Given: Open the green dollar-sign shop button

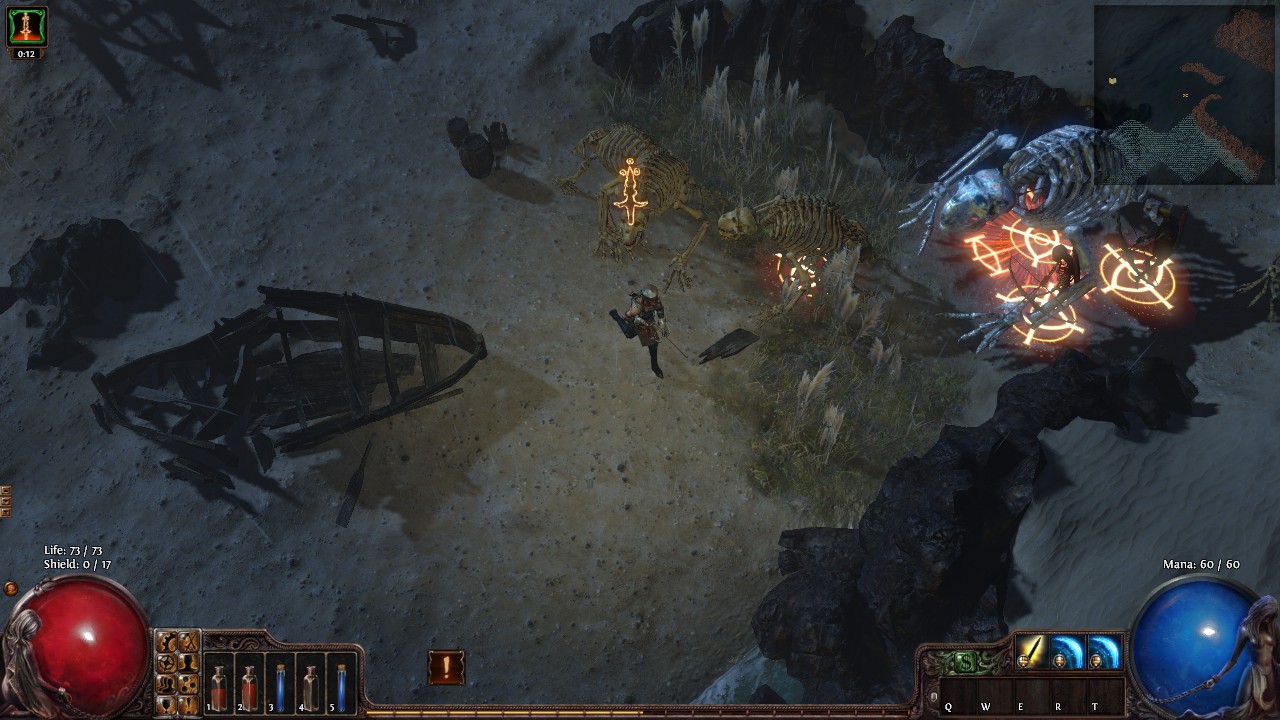Looking at the screenshot, I should point(963,662).
